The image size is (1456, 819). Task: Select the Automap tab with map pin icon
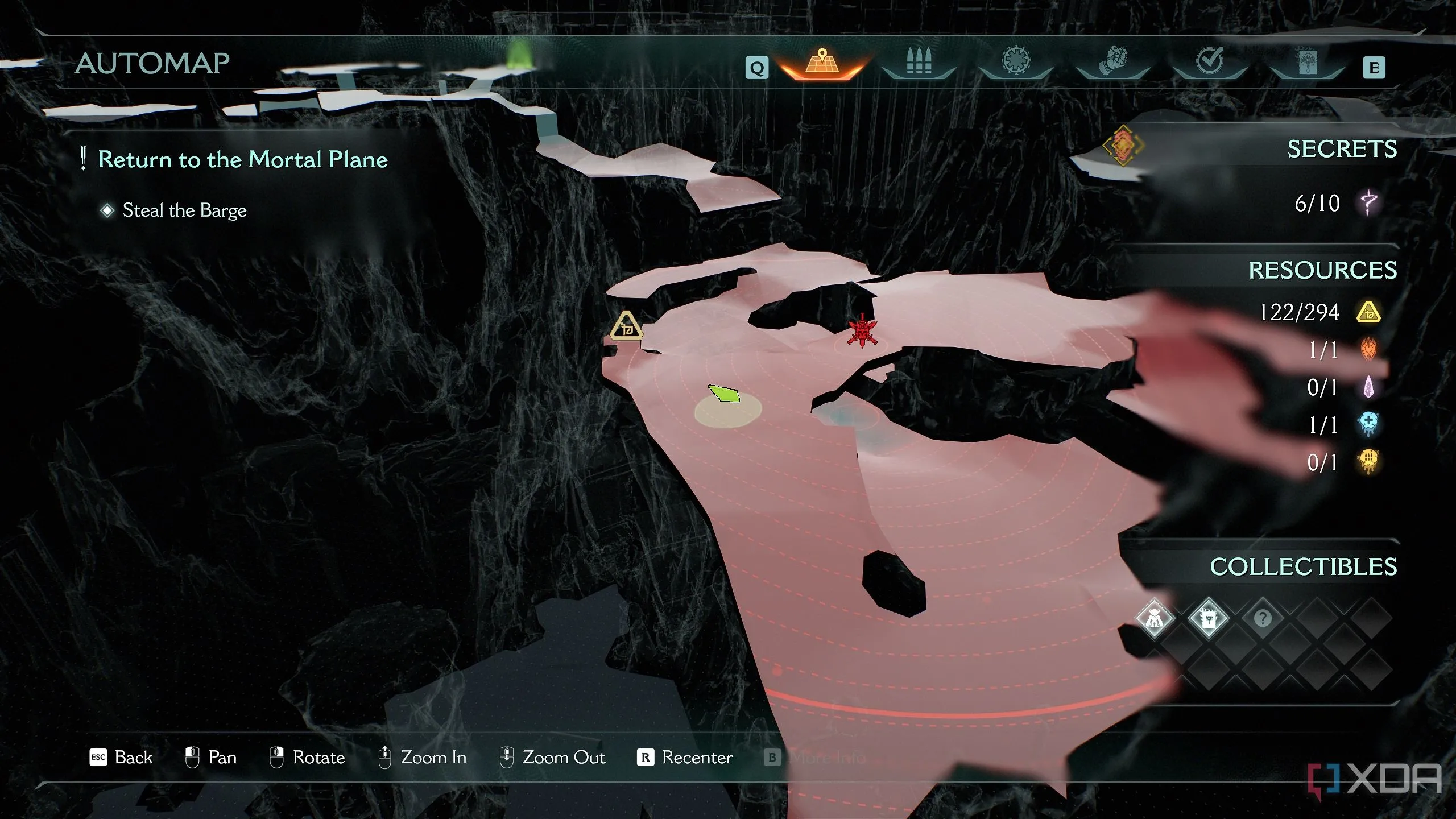click(x=822, y=63)
